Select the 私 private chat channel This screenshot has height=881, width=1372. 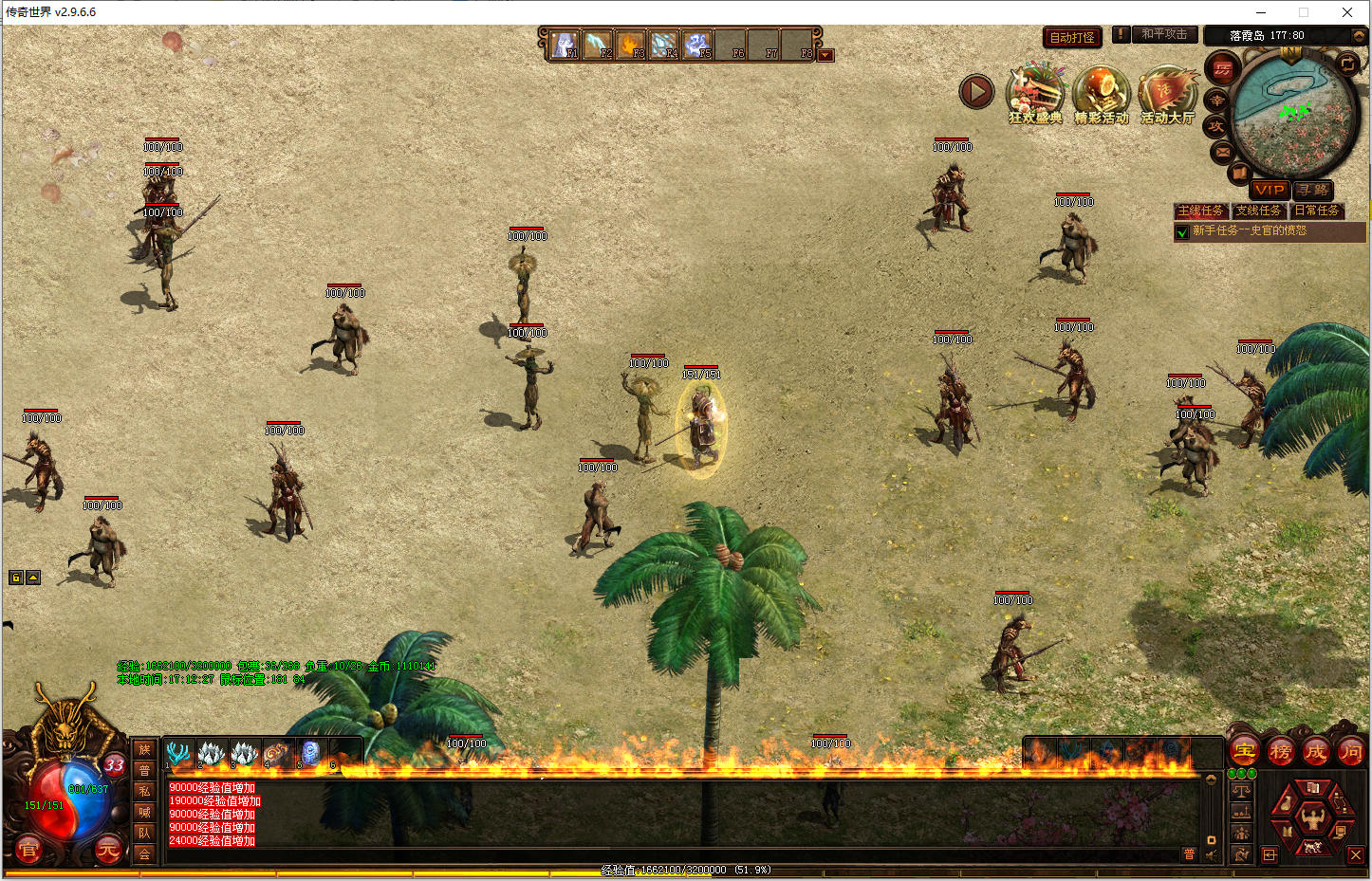point(144,791)
